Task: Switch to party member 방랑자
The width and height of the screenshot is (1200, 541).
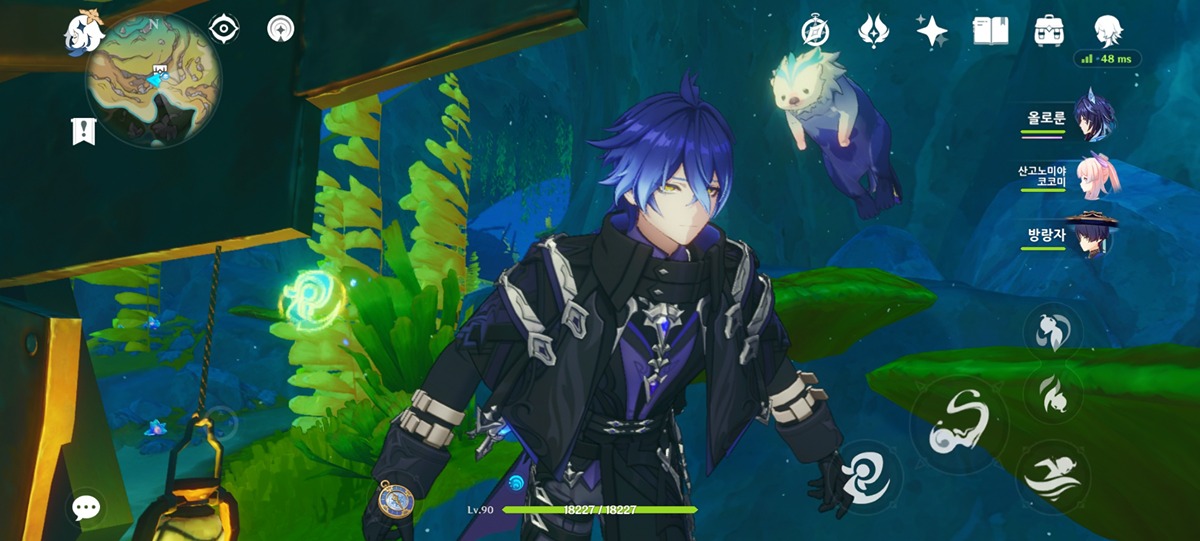Action: click(1094, 236)
